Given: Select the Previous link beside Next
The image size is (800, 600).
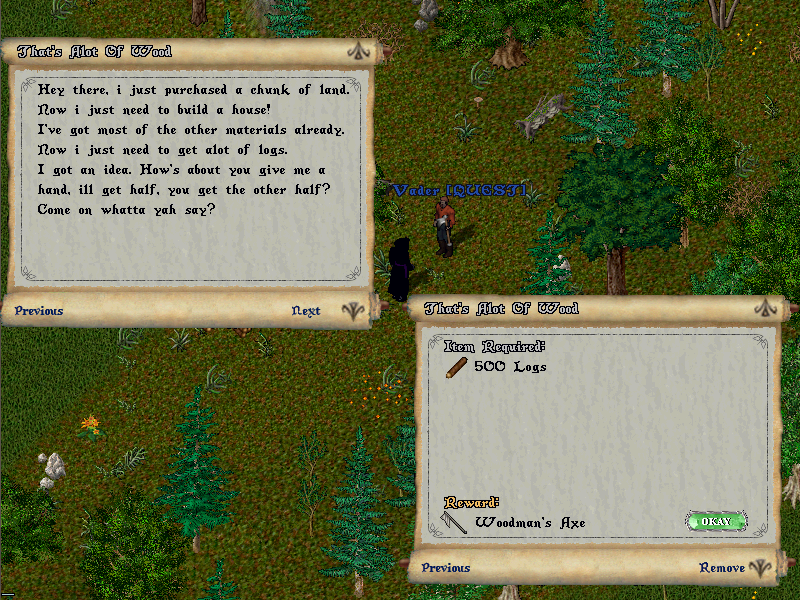Looking at the screenshot, I should [x=39, y=311].
